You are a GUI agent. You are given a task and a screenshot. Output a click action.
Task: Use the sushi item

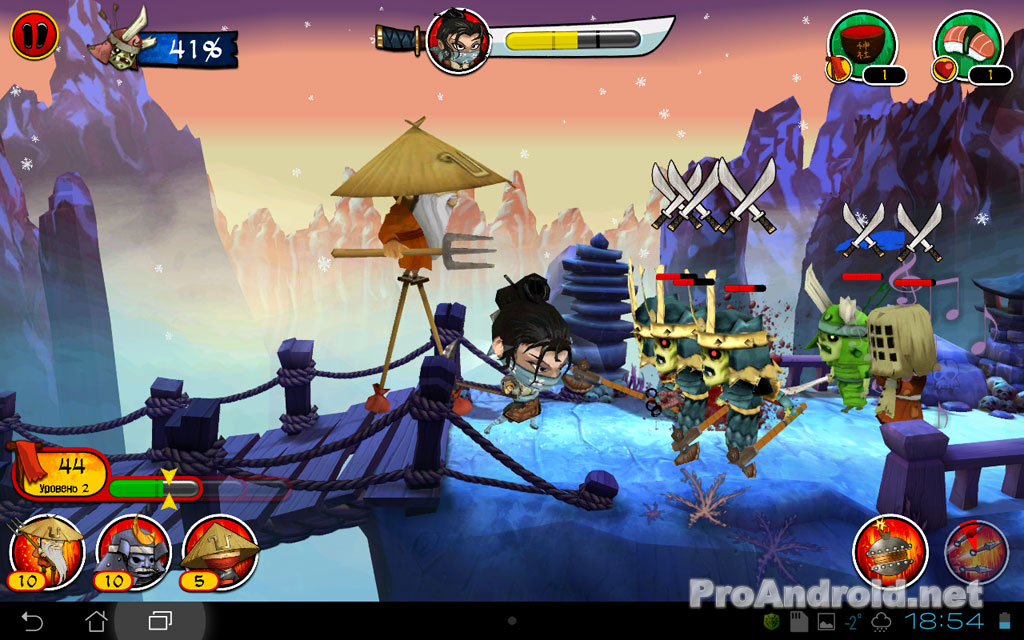967,42
